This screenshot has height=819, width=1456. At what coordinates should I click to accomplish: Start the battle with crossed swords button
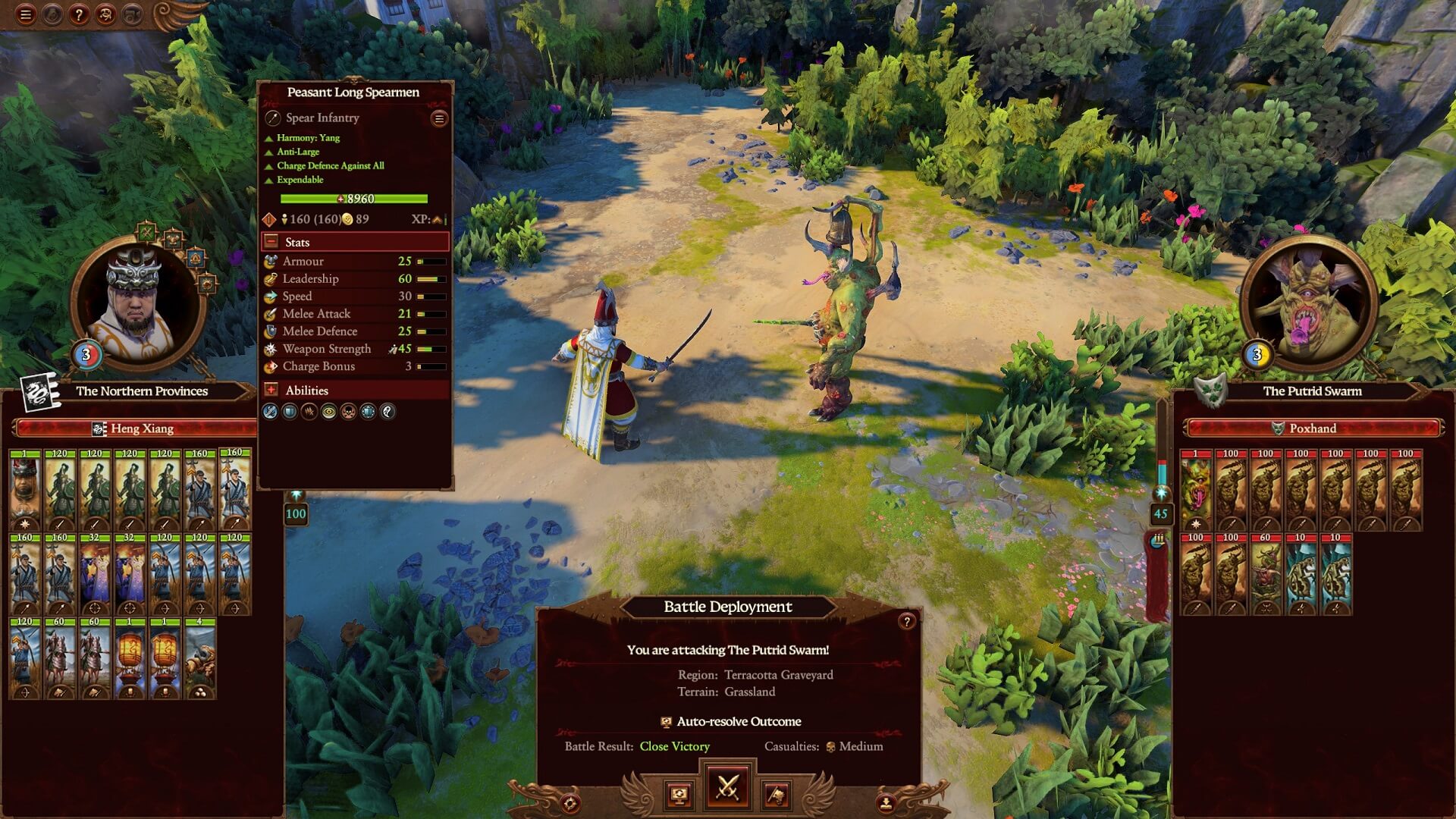click(727, 787)
